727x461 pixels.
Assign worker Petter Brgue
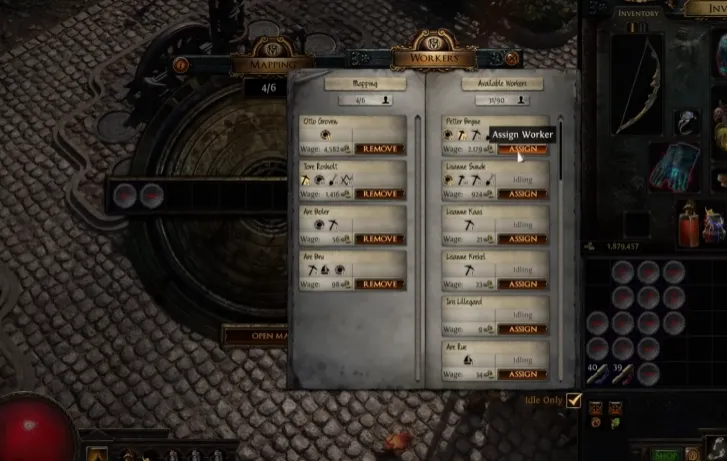pyautogui.click(x=522, y=149)
